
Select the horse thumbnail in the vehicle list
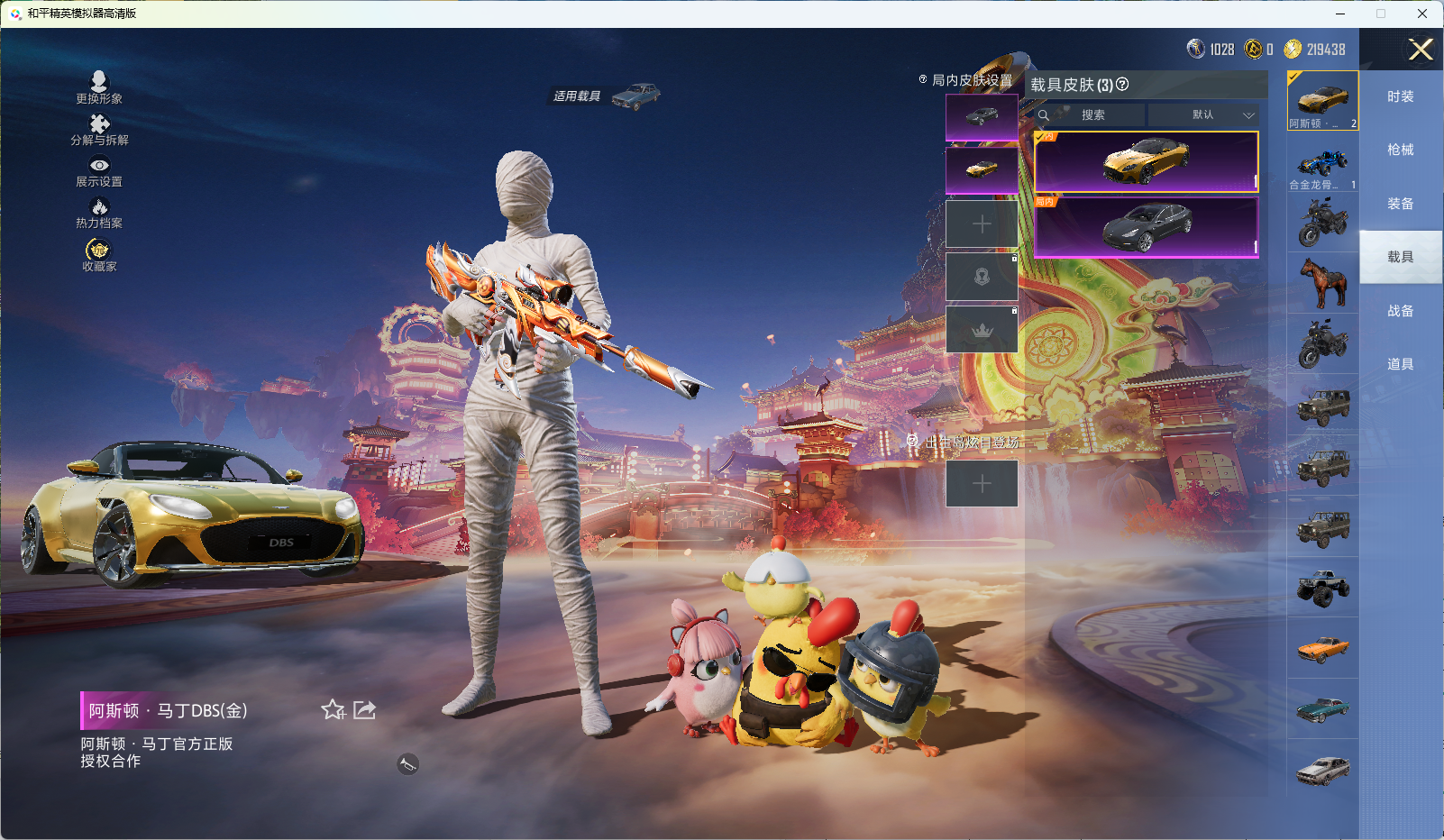point(1322,283)
